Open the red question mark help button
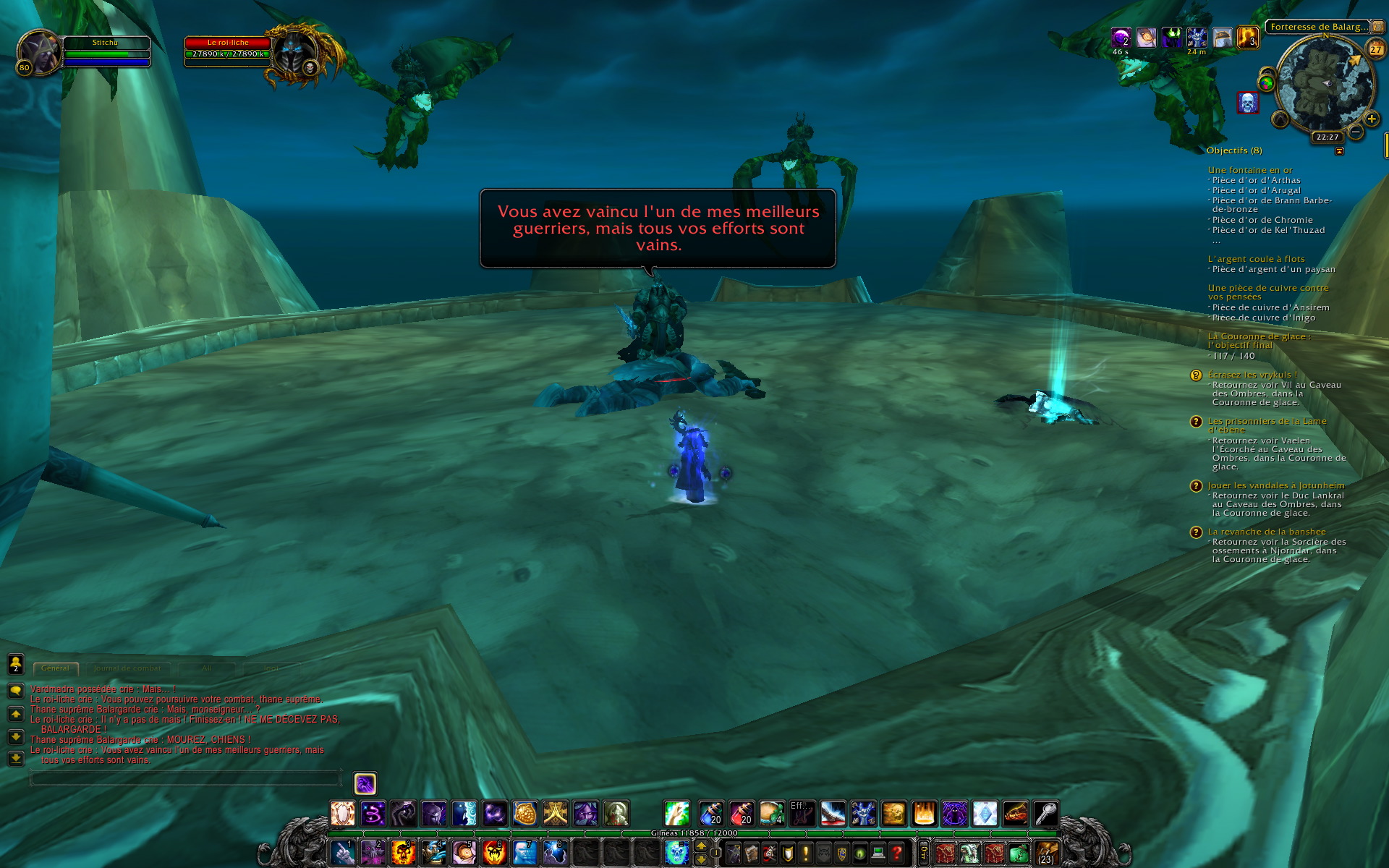This screenshot has height=868, width=1389. [x=896, y=854]
